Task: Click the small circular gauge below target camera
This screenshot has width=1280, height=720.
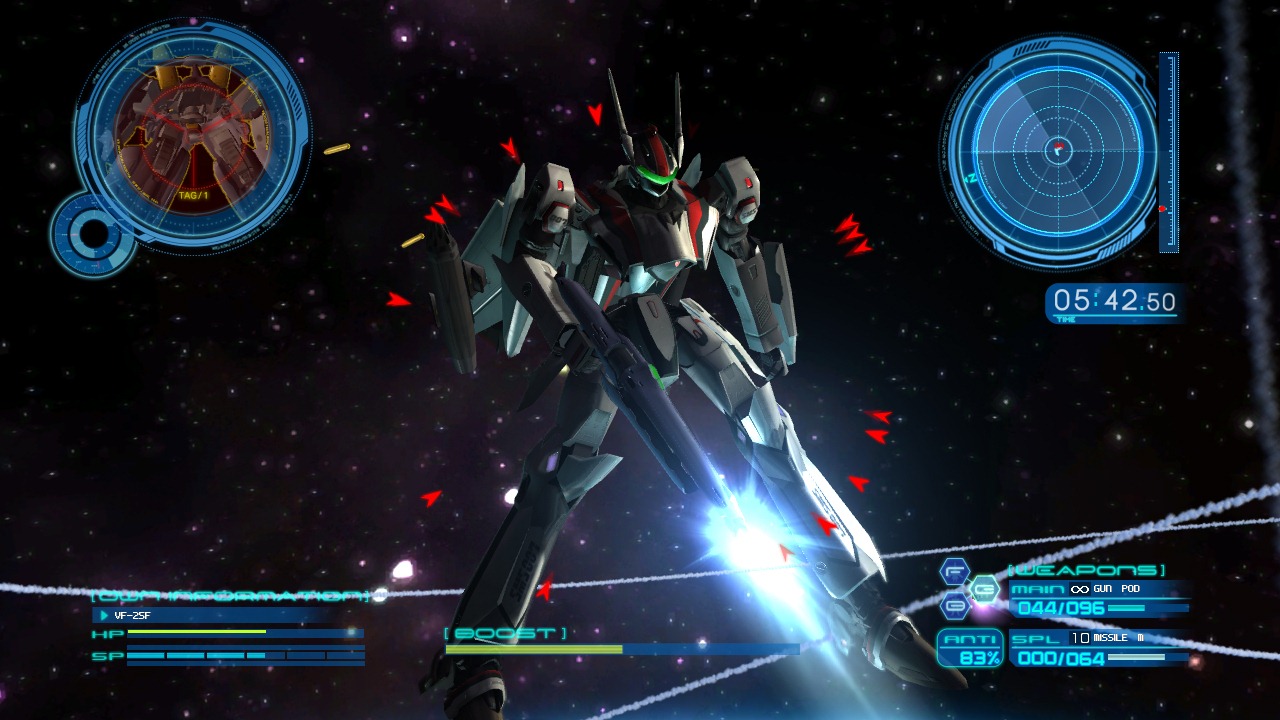Action: coord(94,233)
